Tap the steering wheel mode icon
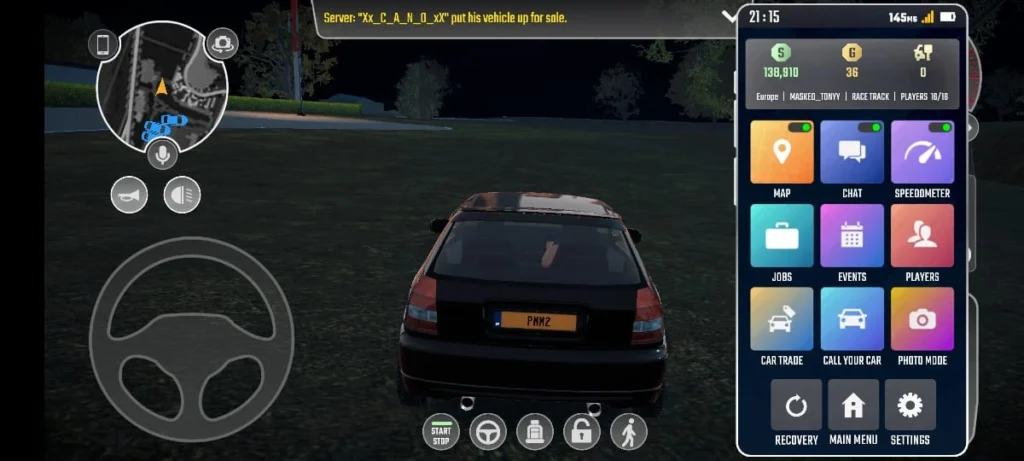The width and height of the screenshot is (1024, 461). click(488, 431)
